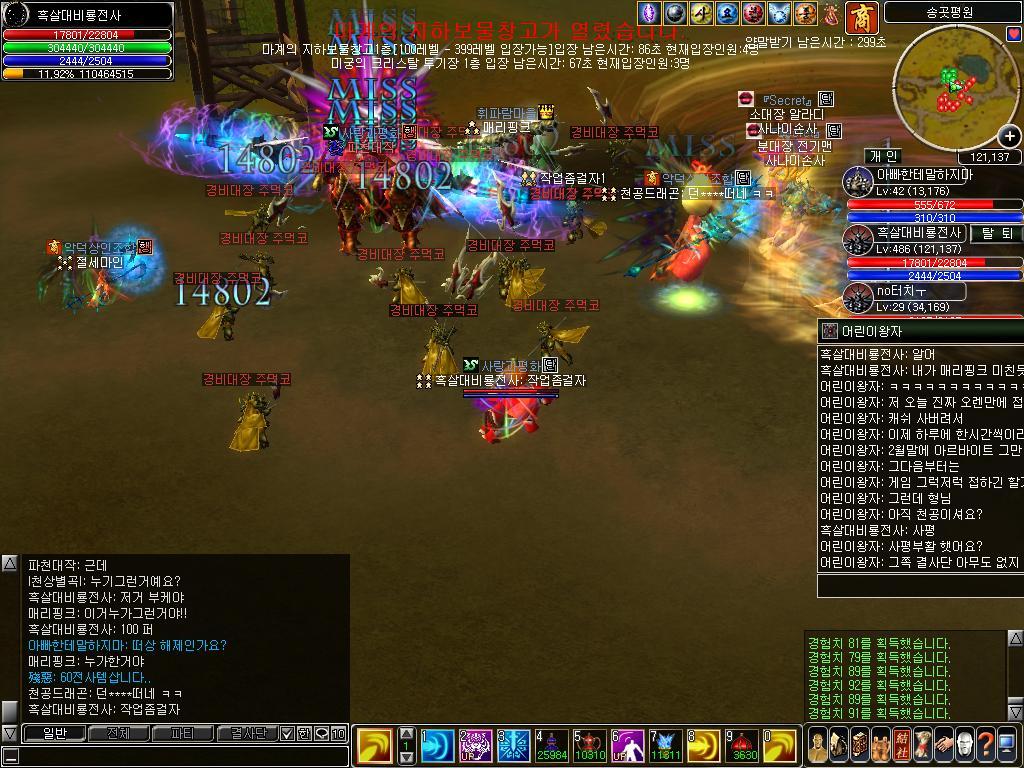Select the 전체 chat tab
Image resolution: width=1024 pixels, height=768 pixels.
tap(118, 733)
